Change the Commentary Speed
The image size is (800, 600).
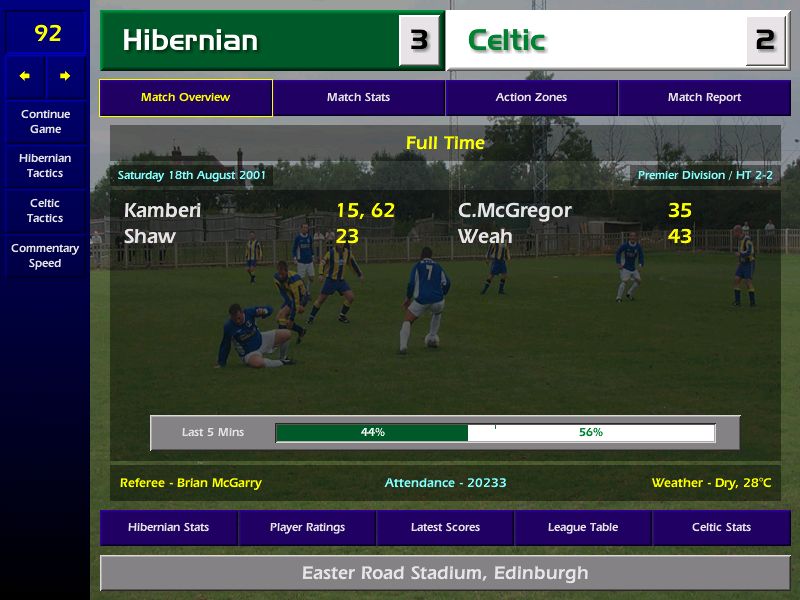45,255
